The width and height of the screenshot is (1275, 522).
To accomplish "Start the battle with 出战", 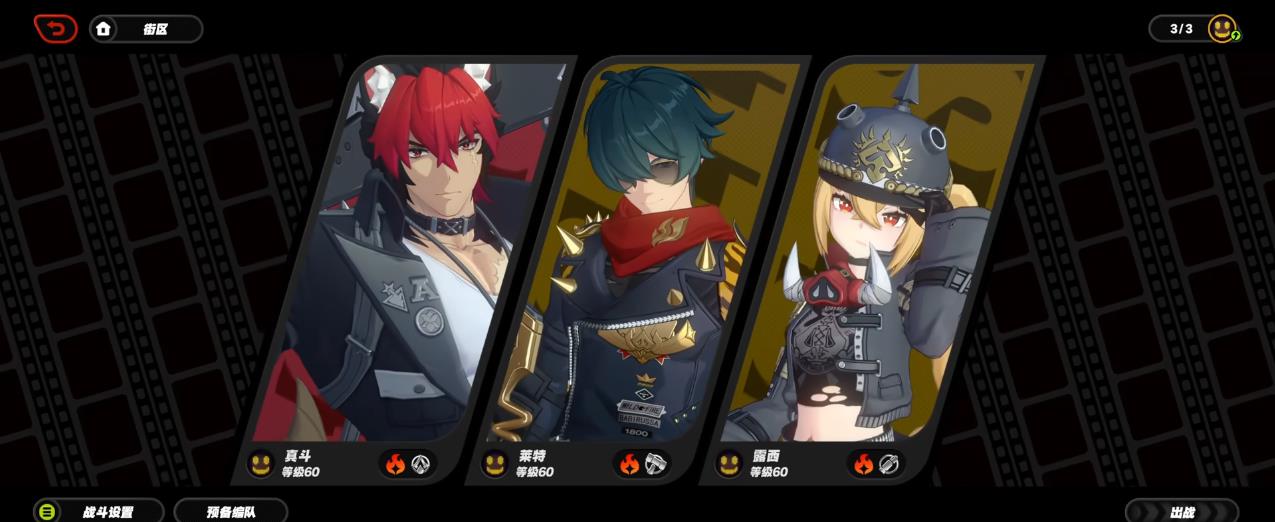I will point(1182,511).
